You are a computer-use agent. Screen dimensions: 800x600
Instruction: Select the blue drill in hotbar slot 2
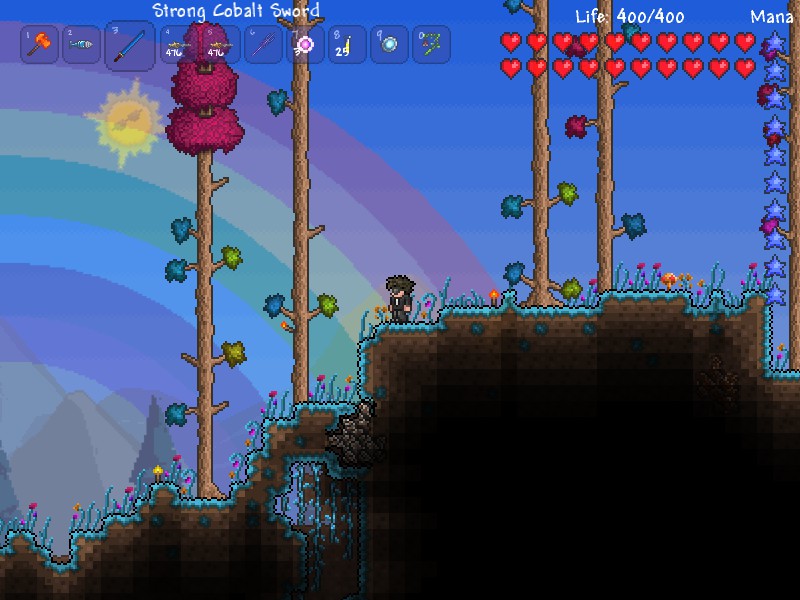[82, 45]
